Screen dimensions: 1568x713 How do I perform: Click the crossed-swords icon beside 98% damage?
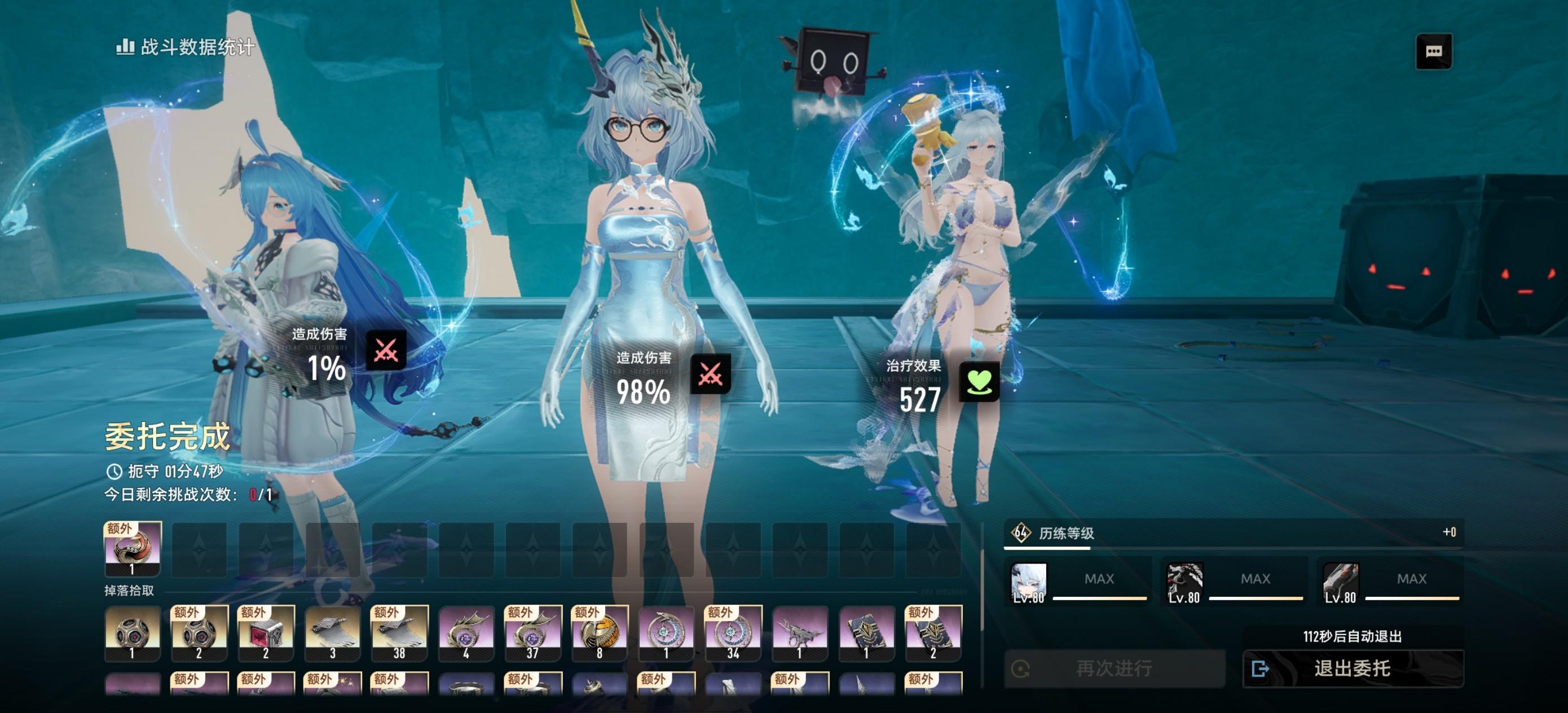pos(710,373)
